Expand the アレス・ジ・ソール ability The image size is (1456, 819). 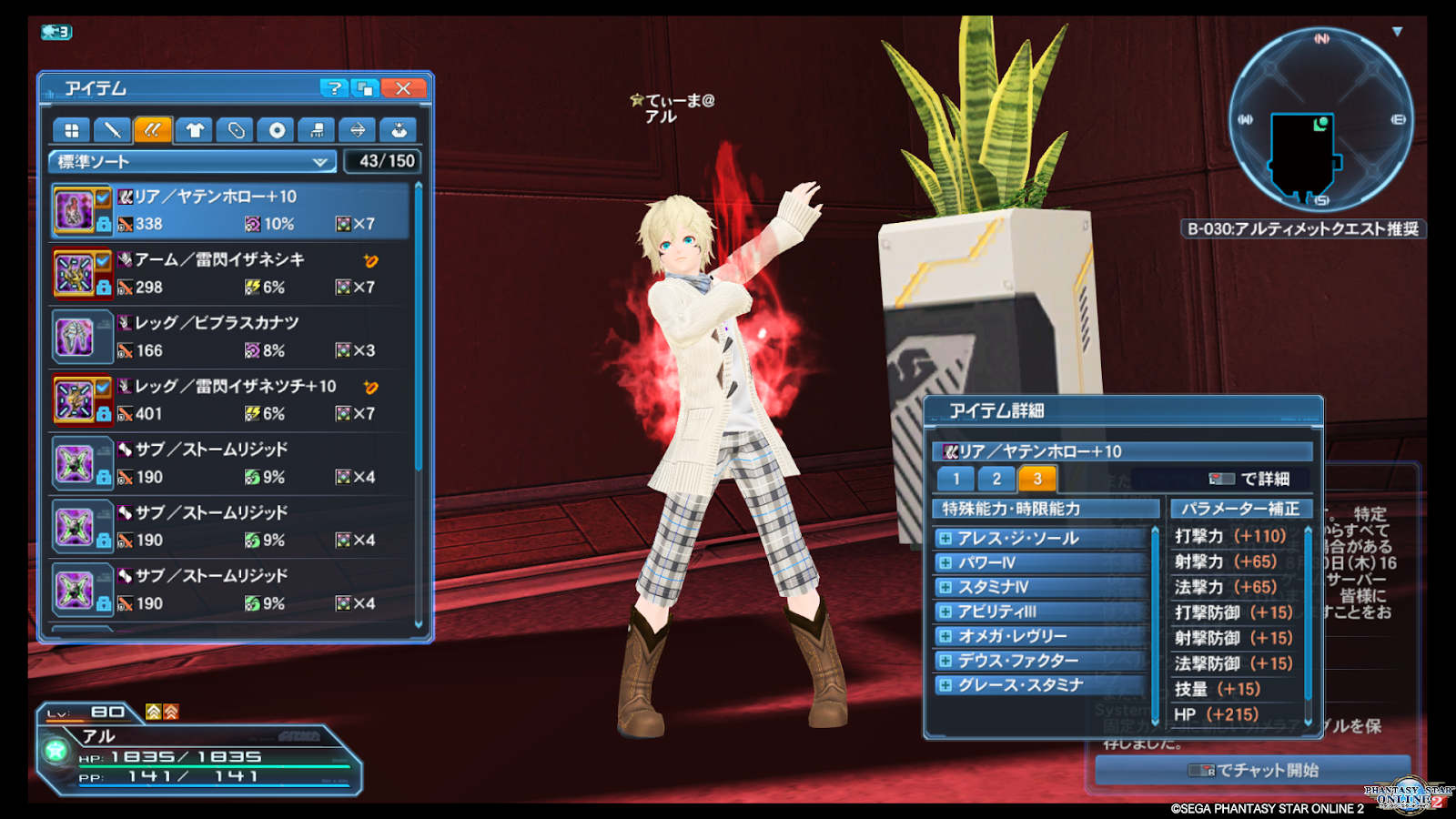[946, 539]
